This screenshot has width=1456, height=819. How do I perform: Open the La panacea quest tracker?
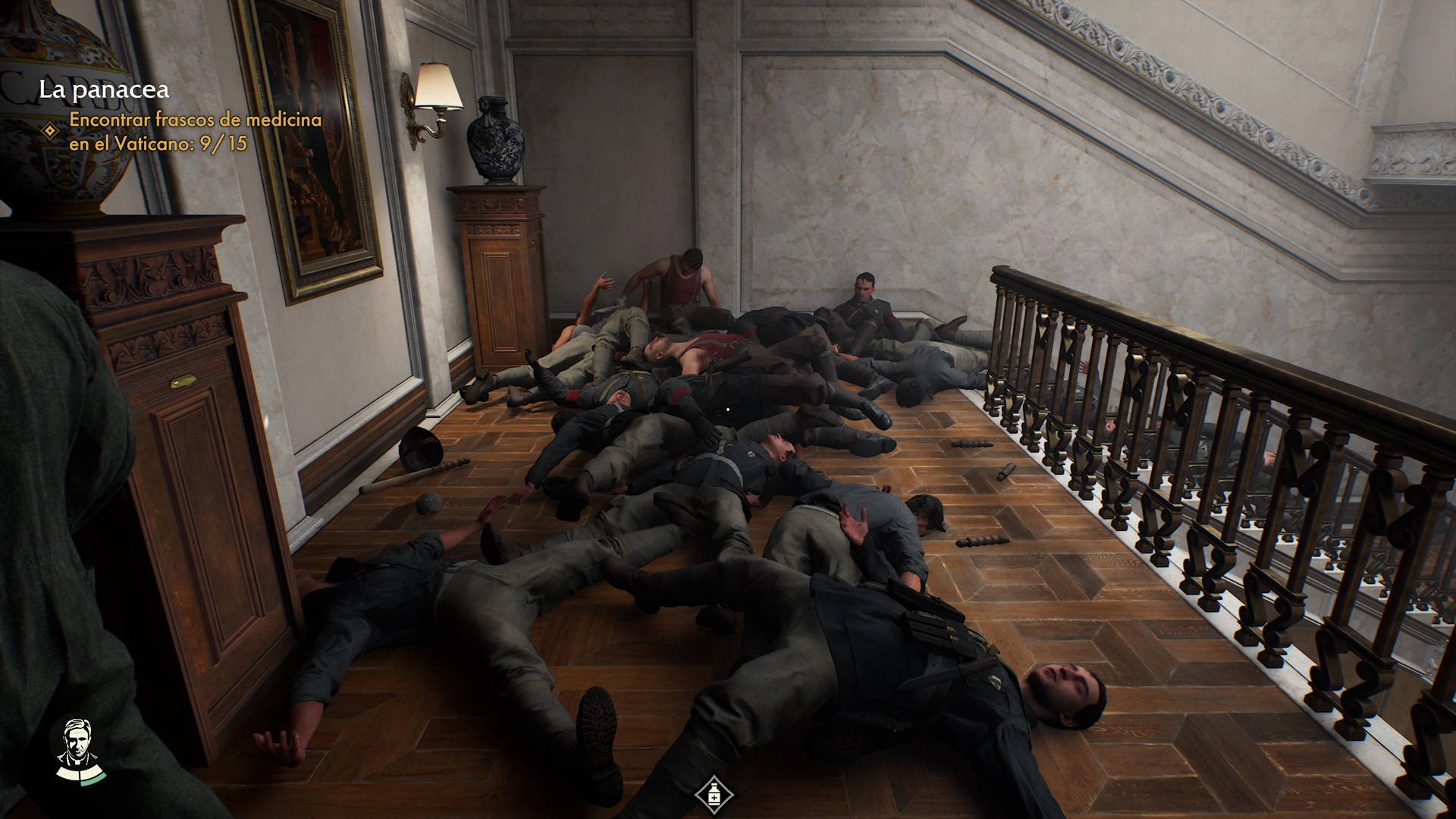coord(104,90)
